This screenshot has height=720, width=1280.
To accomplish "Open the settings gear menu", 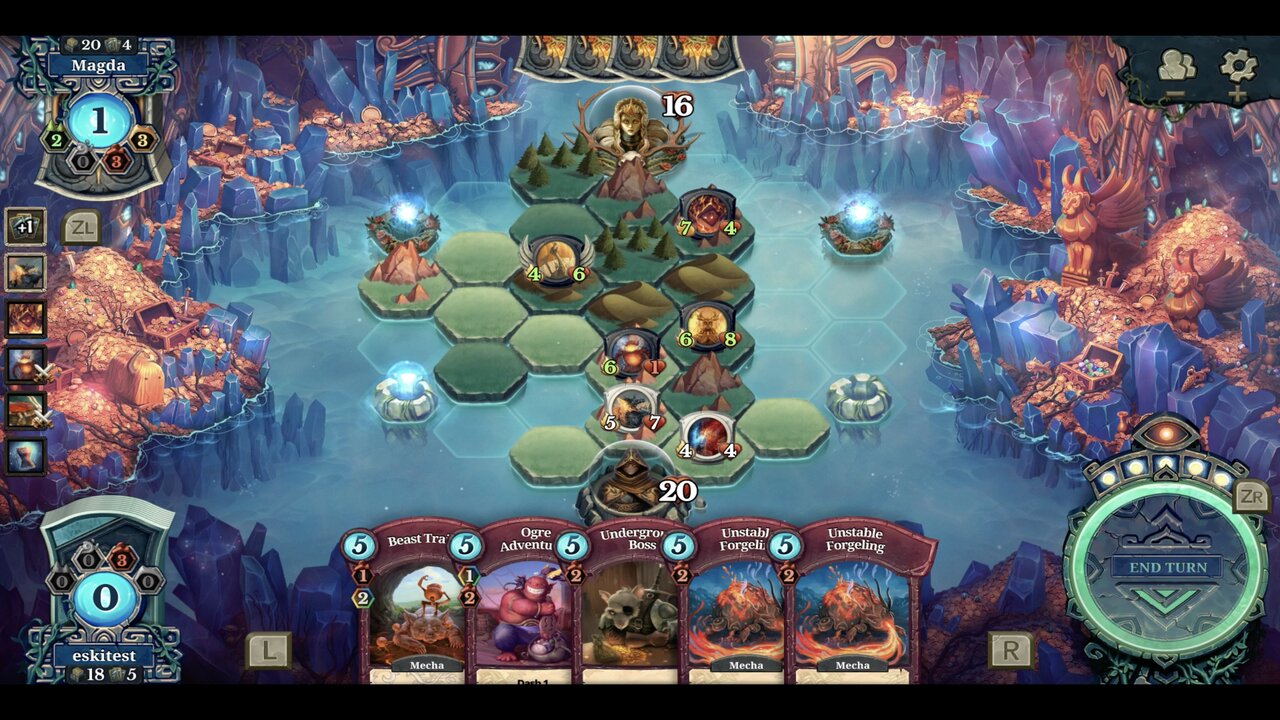I will pyautogui.click(x=1237, y=62).
